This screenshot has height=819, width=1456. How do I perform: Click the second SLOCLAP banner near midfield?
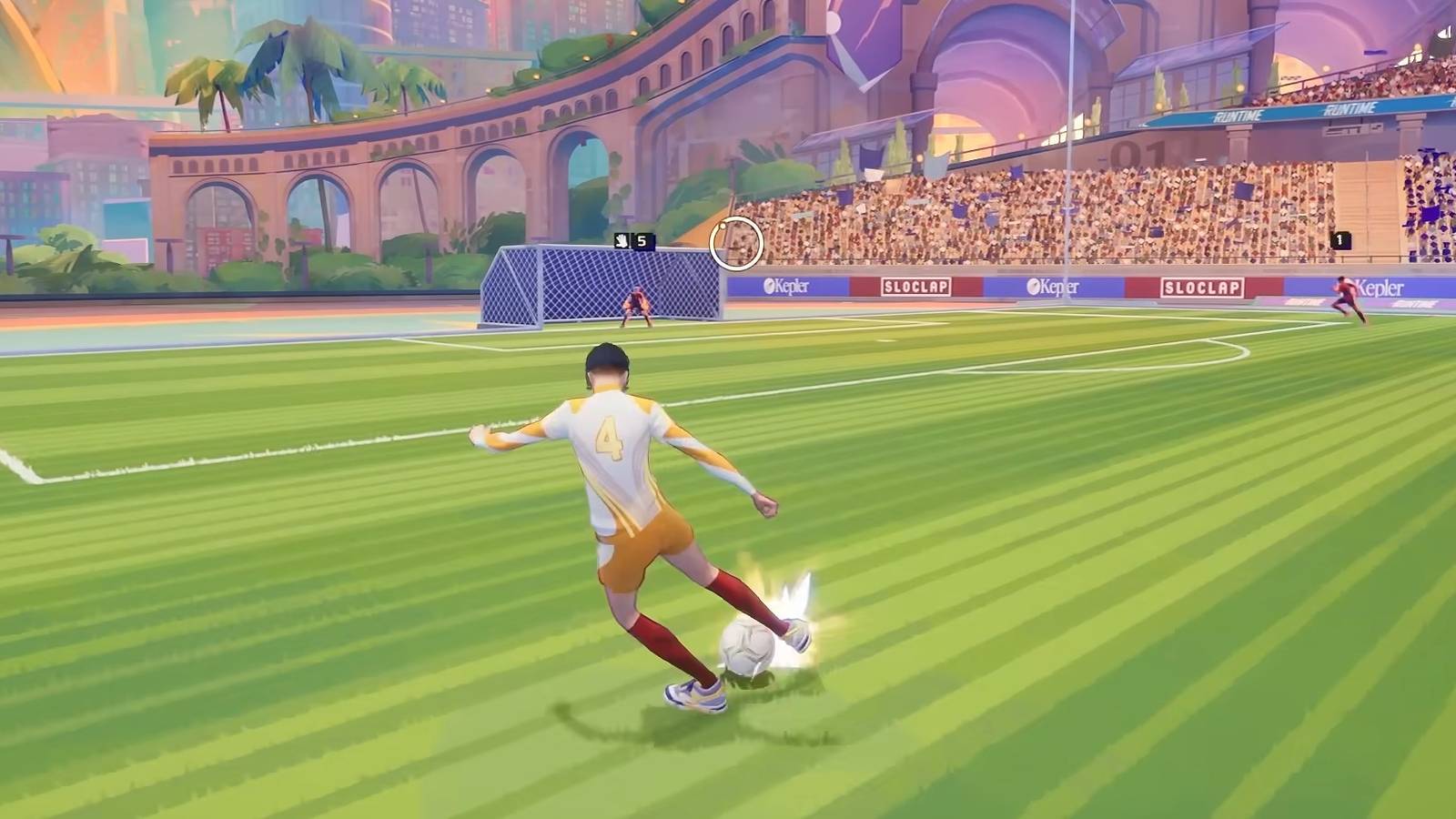click(x=1201, y=286)
